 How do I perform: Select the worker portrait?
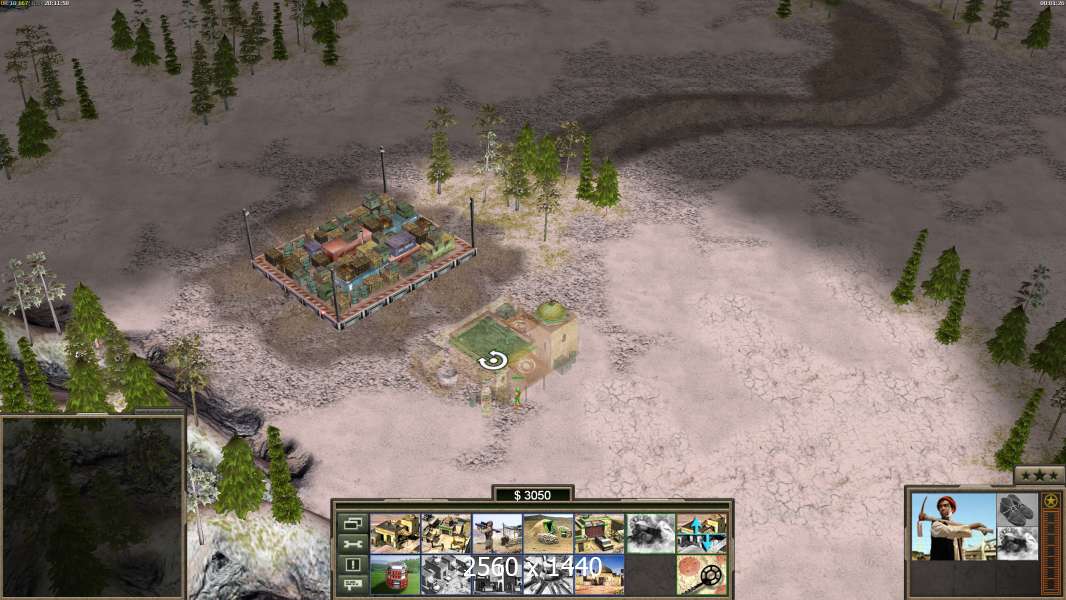click(x=953, y=526)
